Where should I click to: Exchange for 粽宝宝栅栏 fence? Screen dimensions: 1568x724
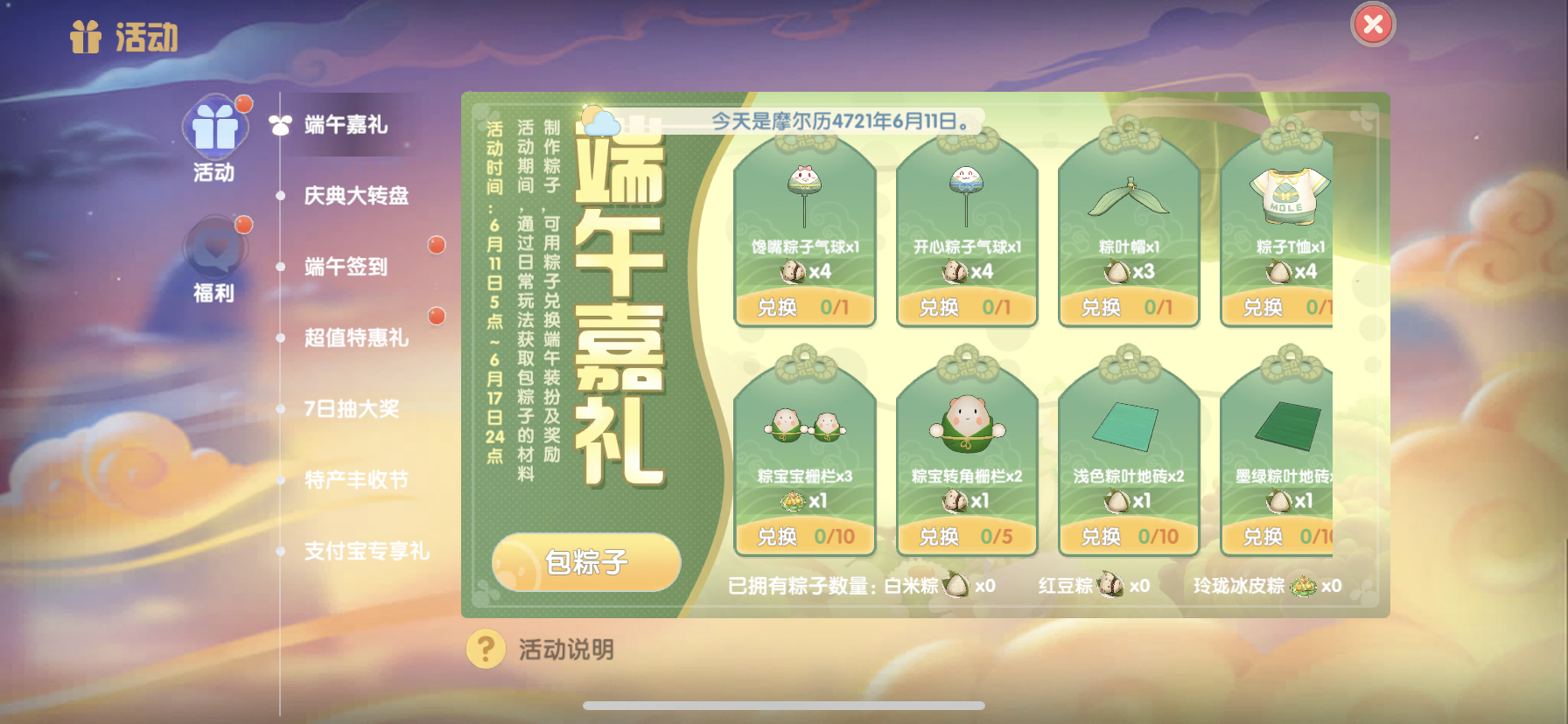coord(804,537)
